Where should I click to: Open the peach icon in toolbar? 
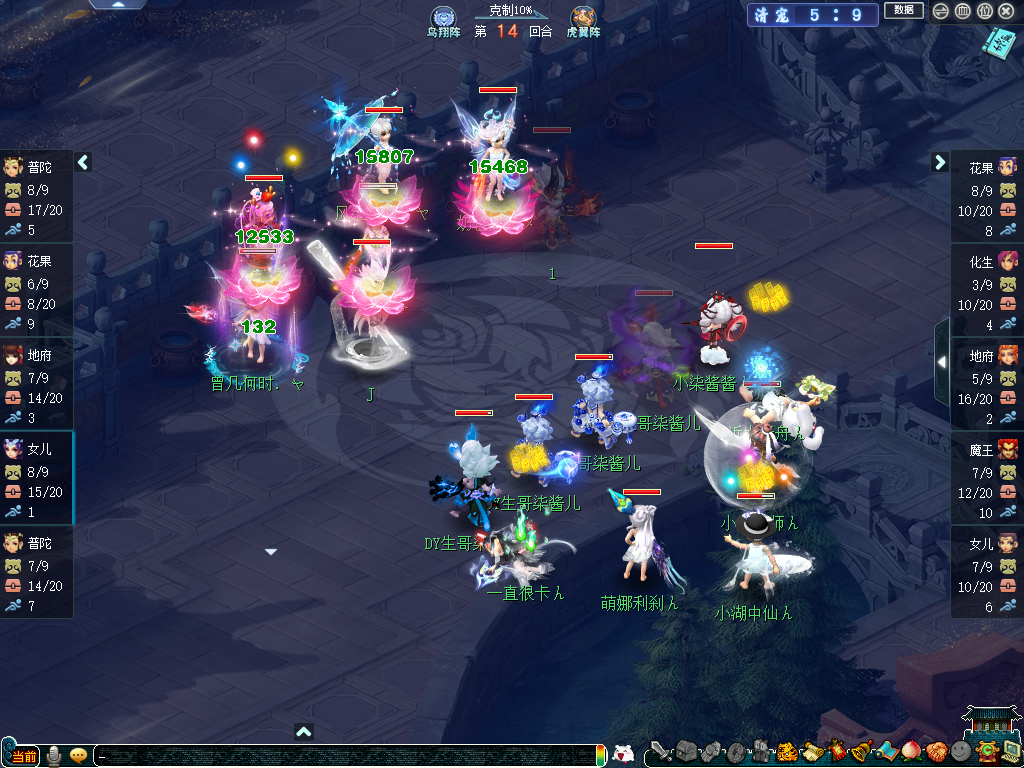tap(910, 751)
